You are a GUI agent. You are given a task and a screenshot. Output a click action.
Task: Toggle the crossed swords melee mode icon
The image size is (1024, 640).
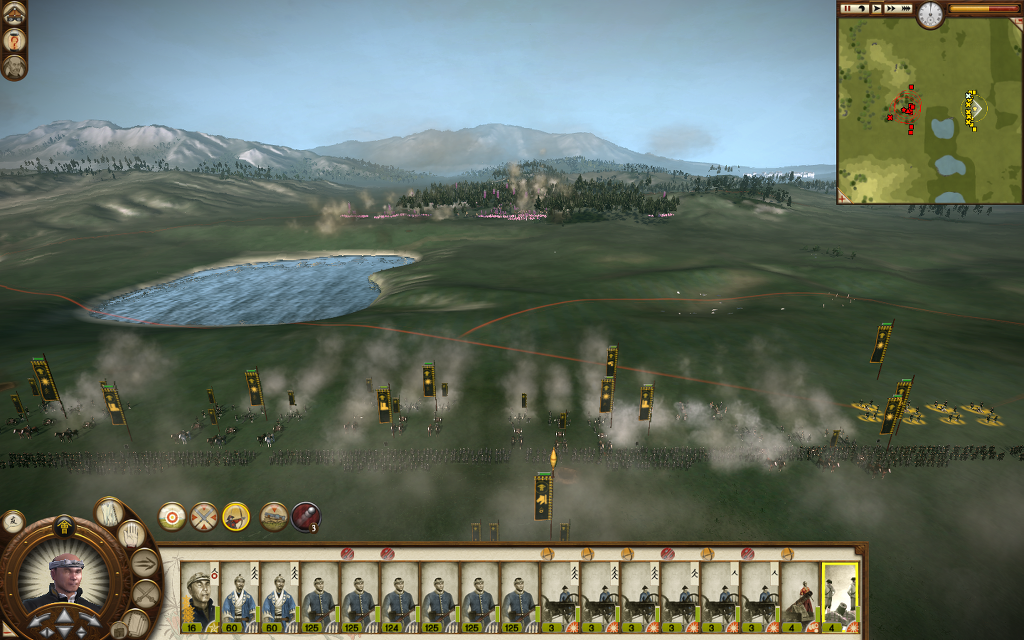(x=204, y=516)
